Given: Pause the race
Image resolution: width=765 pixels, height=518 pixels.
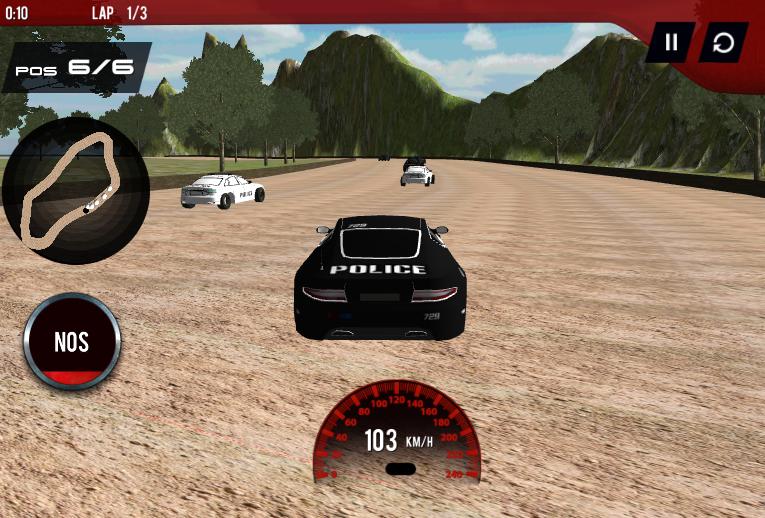Looking at the screenshot, I should click(x=671, y=42).
